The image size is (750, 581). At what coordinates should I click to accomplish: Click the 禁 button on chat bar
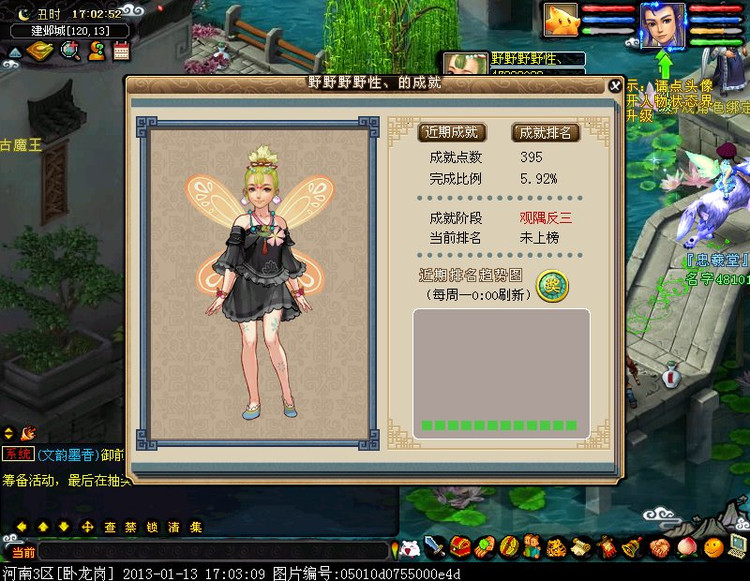[x=132, y=527]
